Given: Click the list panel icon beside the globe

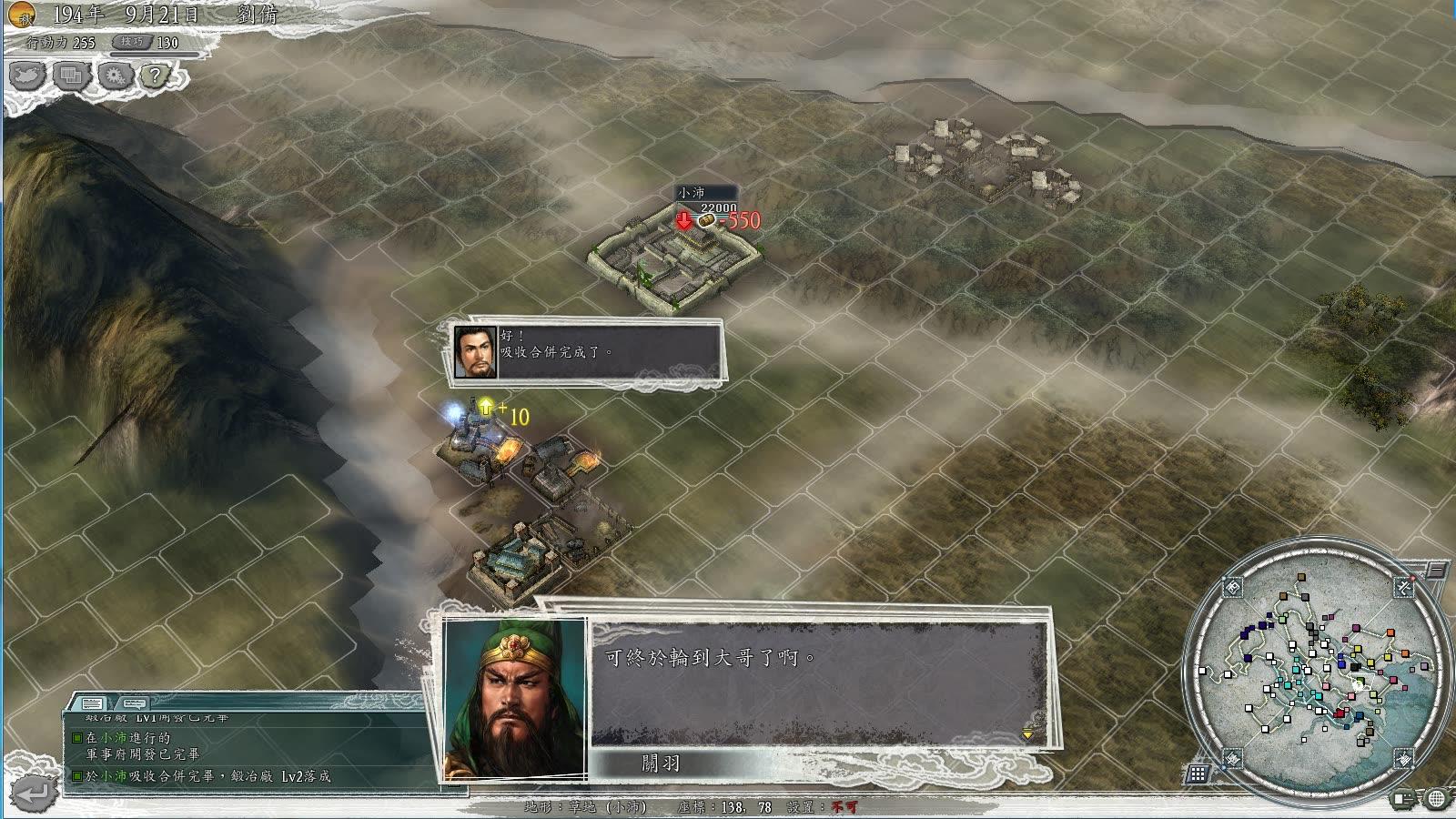Looking at the screenshot, I should pyautogui.click(x=1404, y=799).
